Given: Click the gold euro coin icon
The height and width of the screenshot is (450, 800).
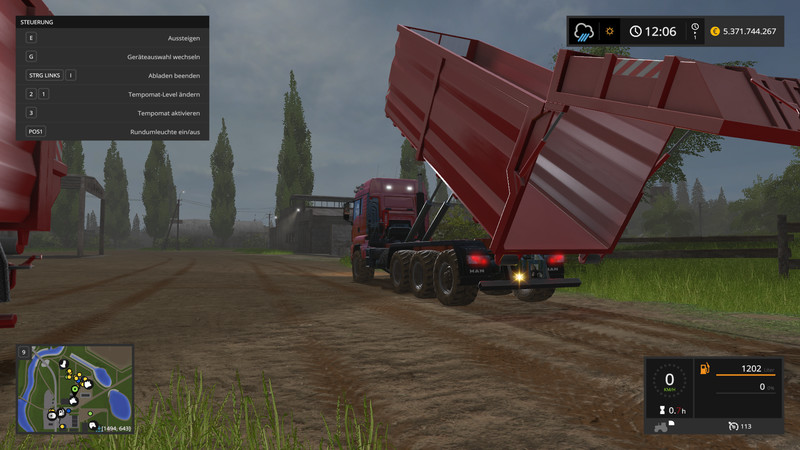Looking at the screenshot, I should coord(715,31).
